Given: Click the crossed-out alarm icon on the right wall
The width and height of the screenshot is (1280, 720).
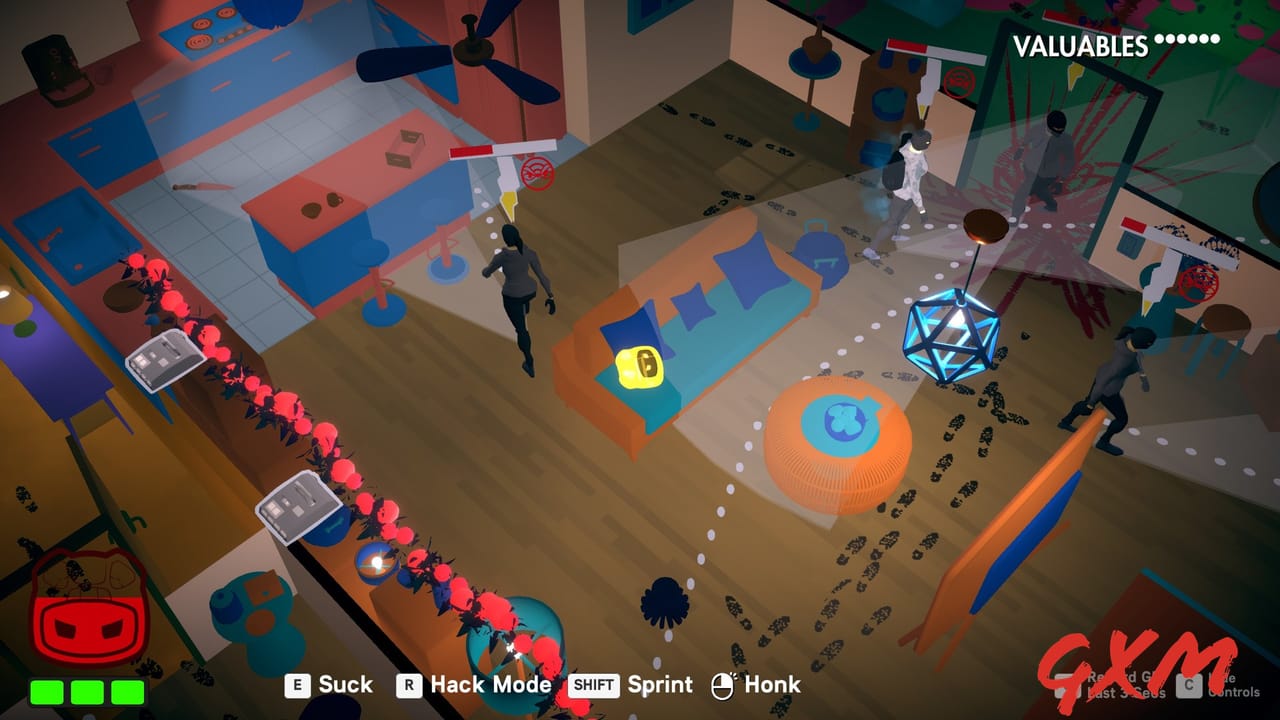Looking at the screenshot, I should tap(1199, 284).
